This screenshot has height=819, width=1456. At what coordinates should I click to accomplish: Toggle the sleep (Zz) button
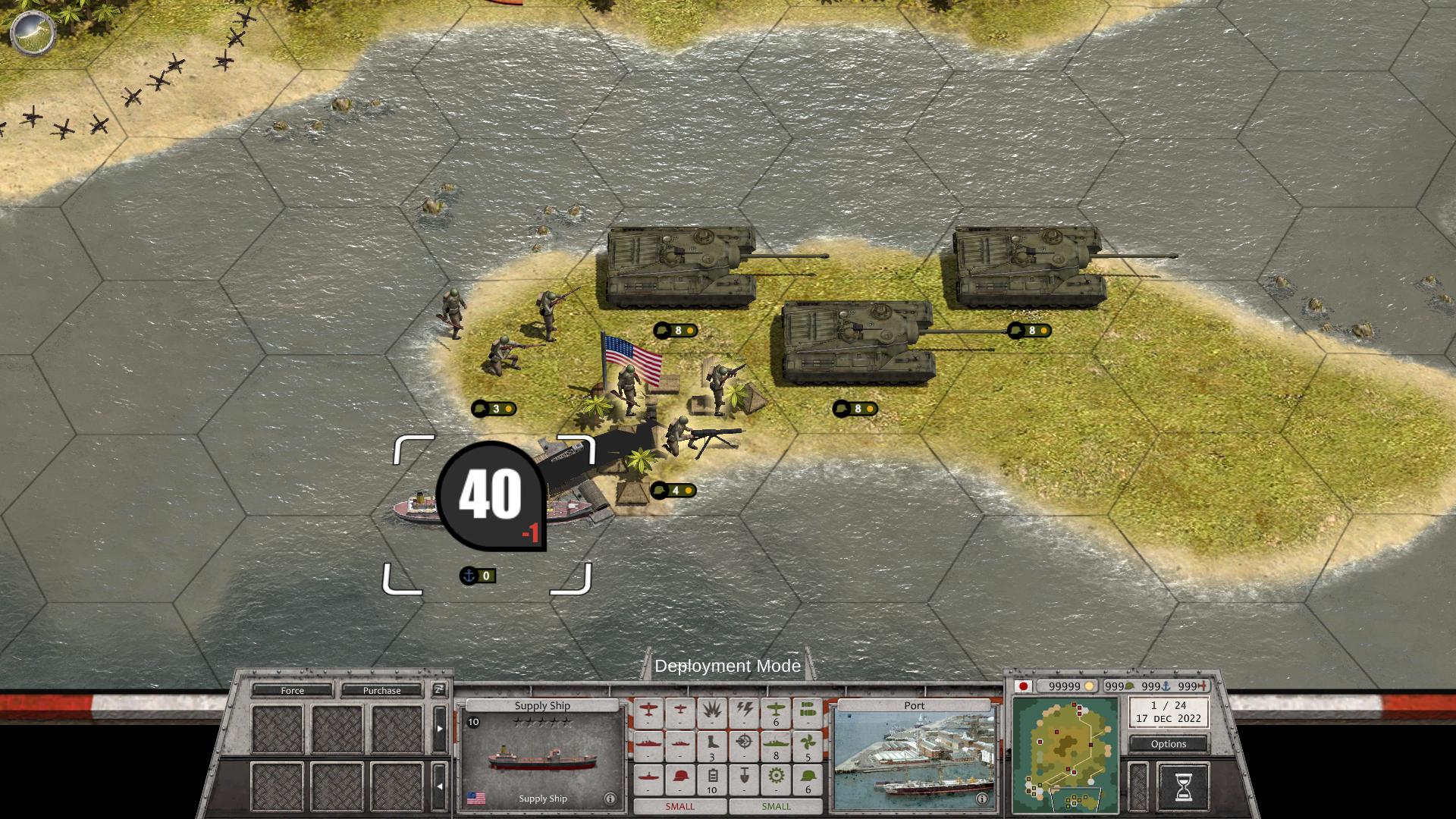439,689
